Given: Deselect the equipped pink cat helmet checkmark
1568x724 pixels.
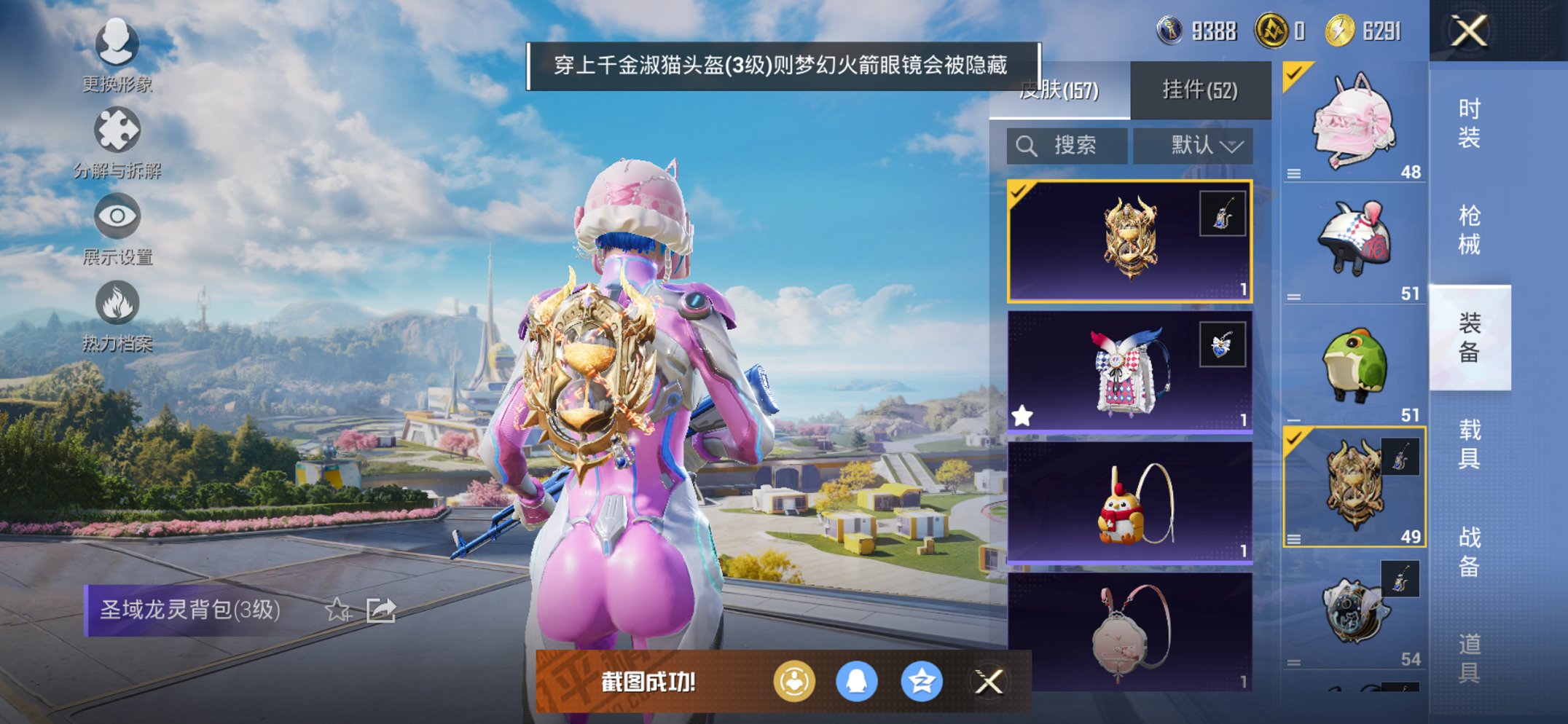Looking at the screenshot, I should [x=1293, y=76].
